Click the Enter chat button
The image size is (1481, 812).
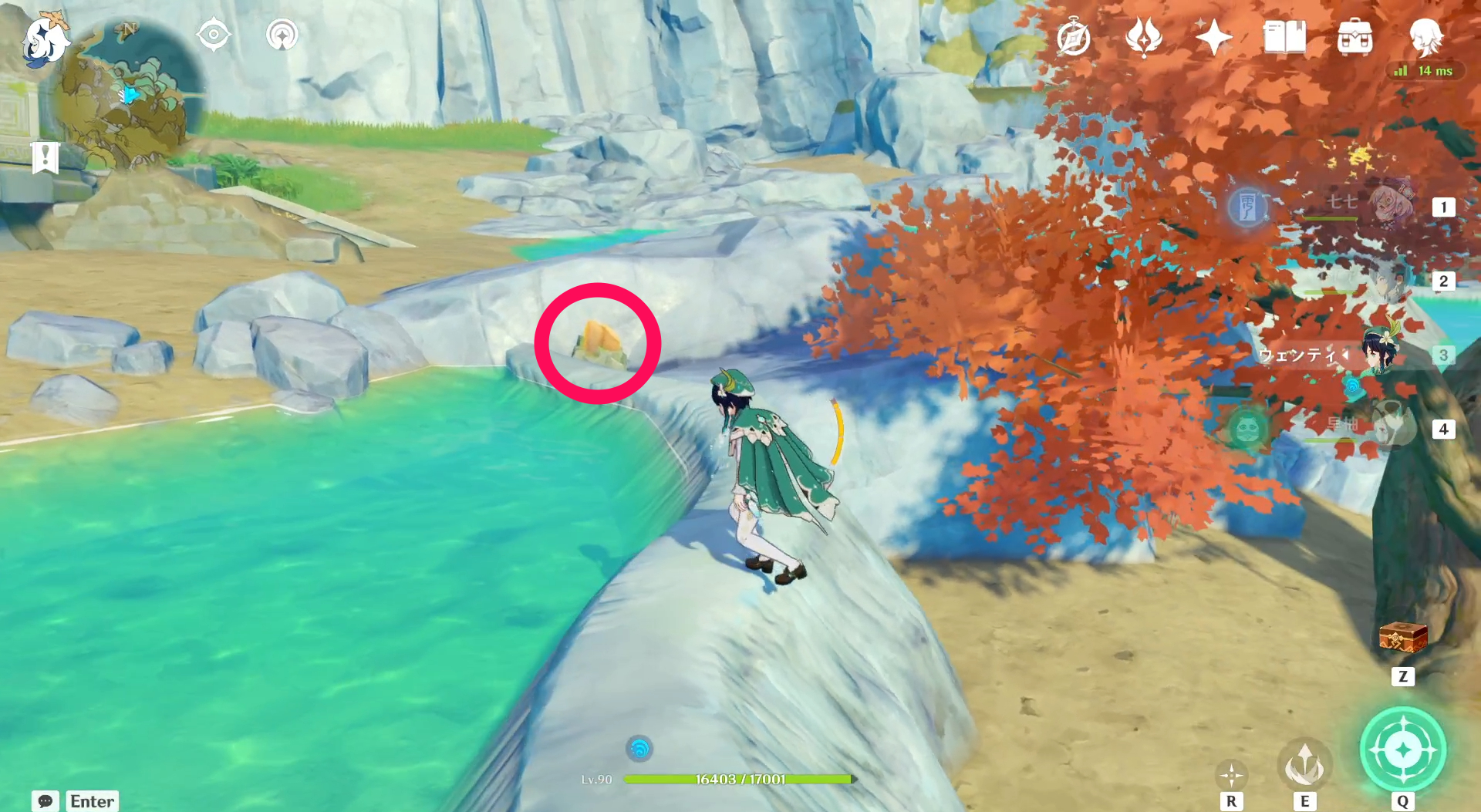pyautogui.click(x=91, y=801)
